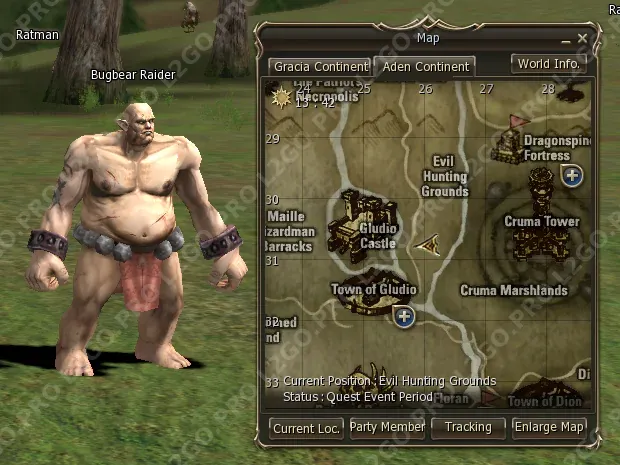This screenshot has width=620, height=465.
Task: Expand the plus icon near Cruma Tower
Action: point(572,177)
